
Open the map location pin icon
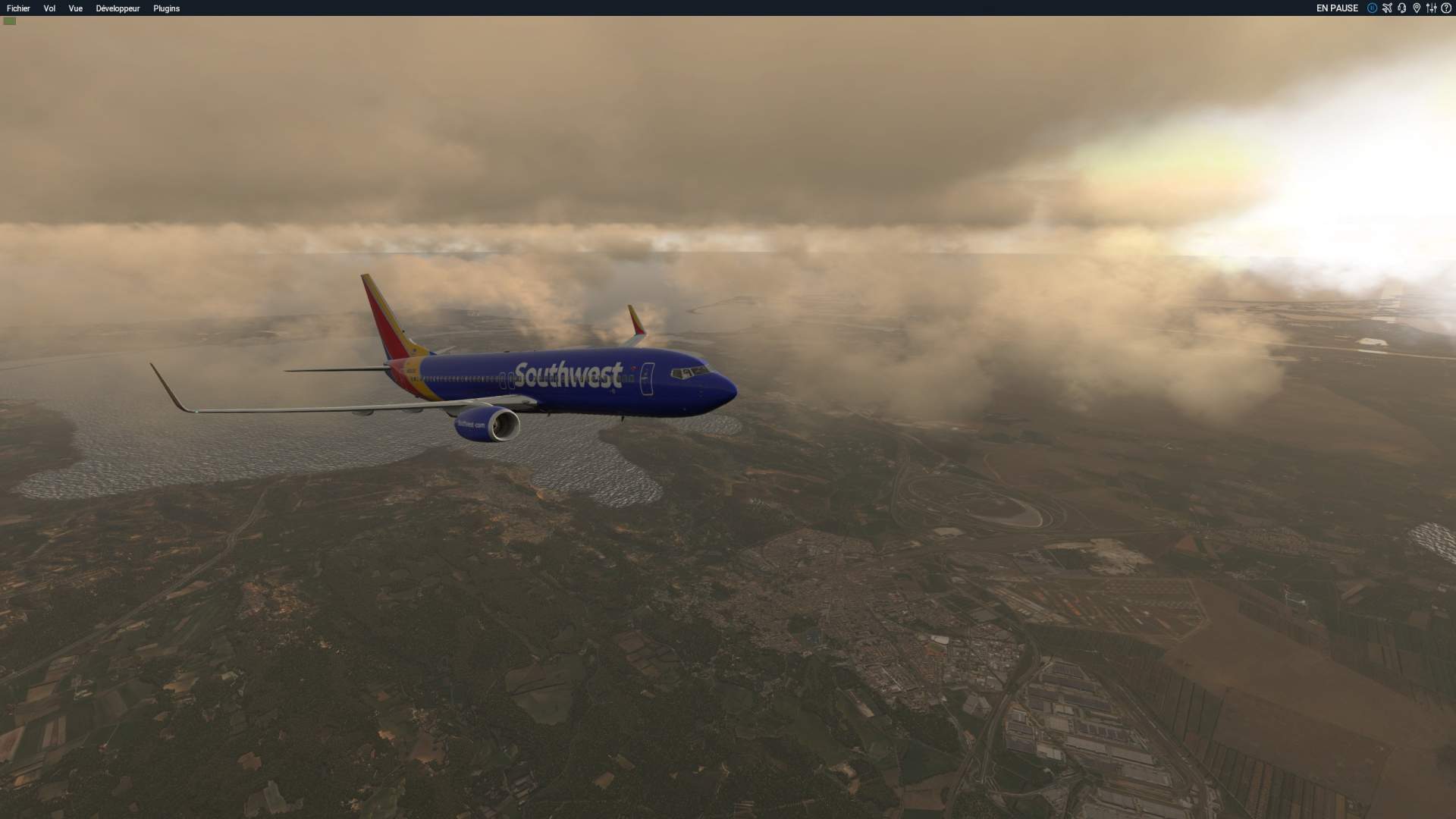pos(1416,8)
